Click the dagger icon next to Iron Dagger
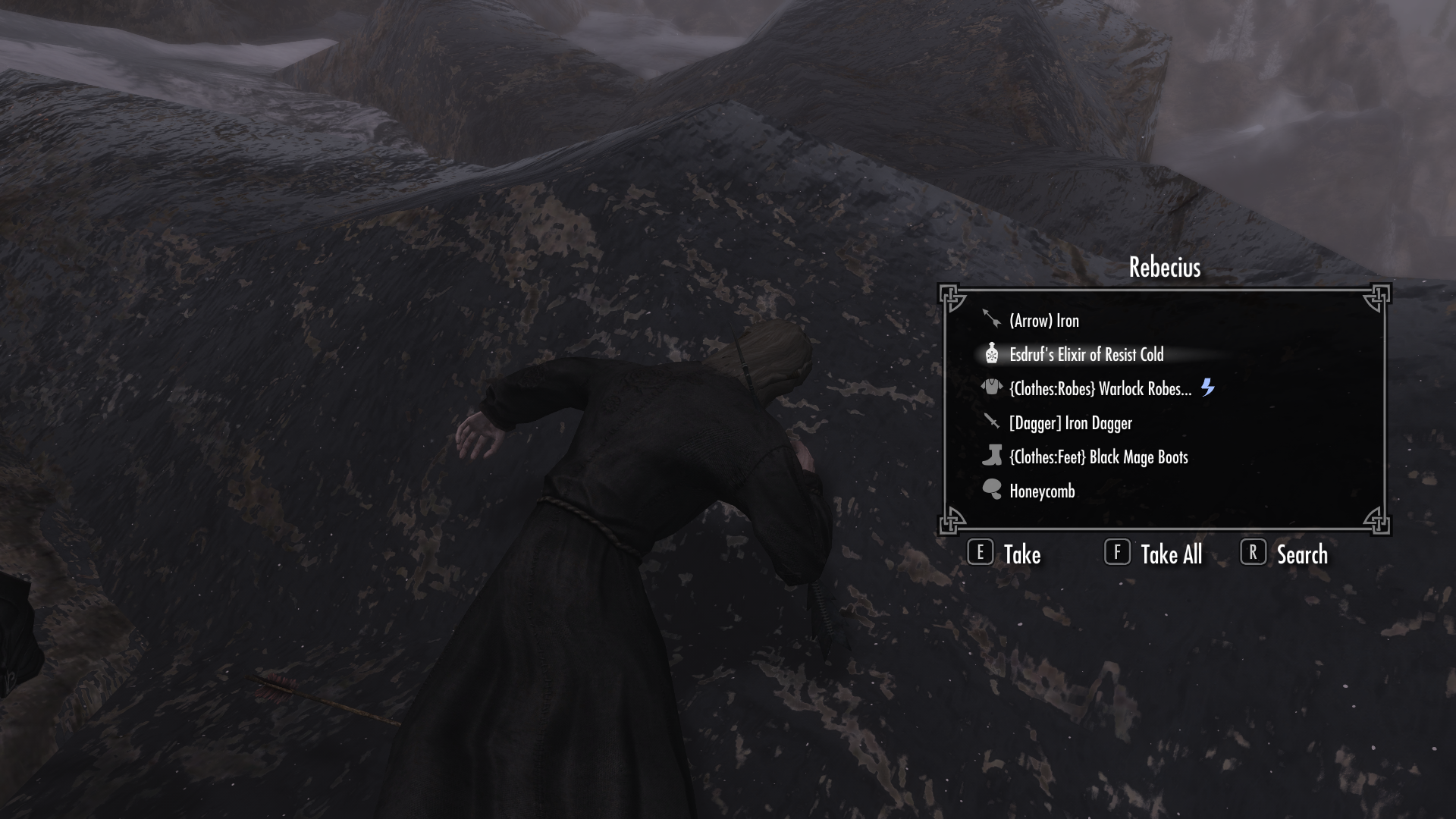Screen dimensions: 1456x819 click(993, 422)
